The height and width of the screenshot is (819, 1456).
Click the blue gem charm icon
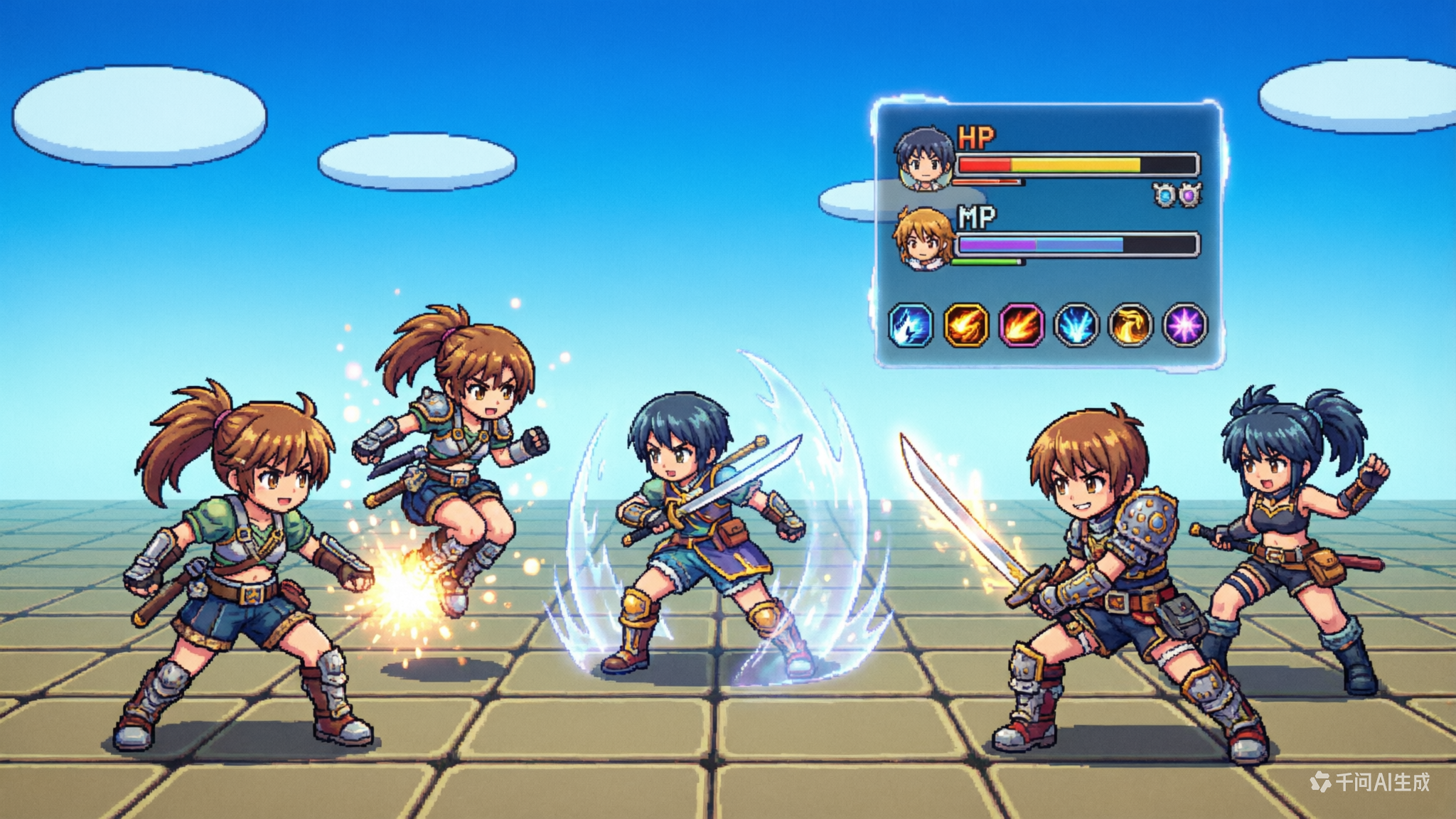[x=1165, y=194]
